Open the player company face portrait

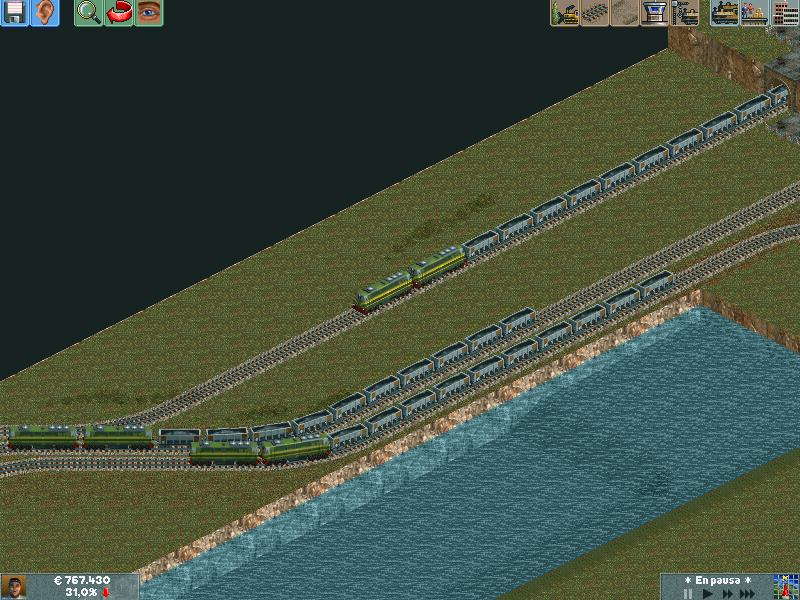coord(14,587)
